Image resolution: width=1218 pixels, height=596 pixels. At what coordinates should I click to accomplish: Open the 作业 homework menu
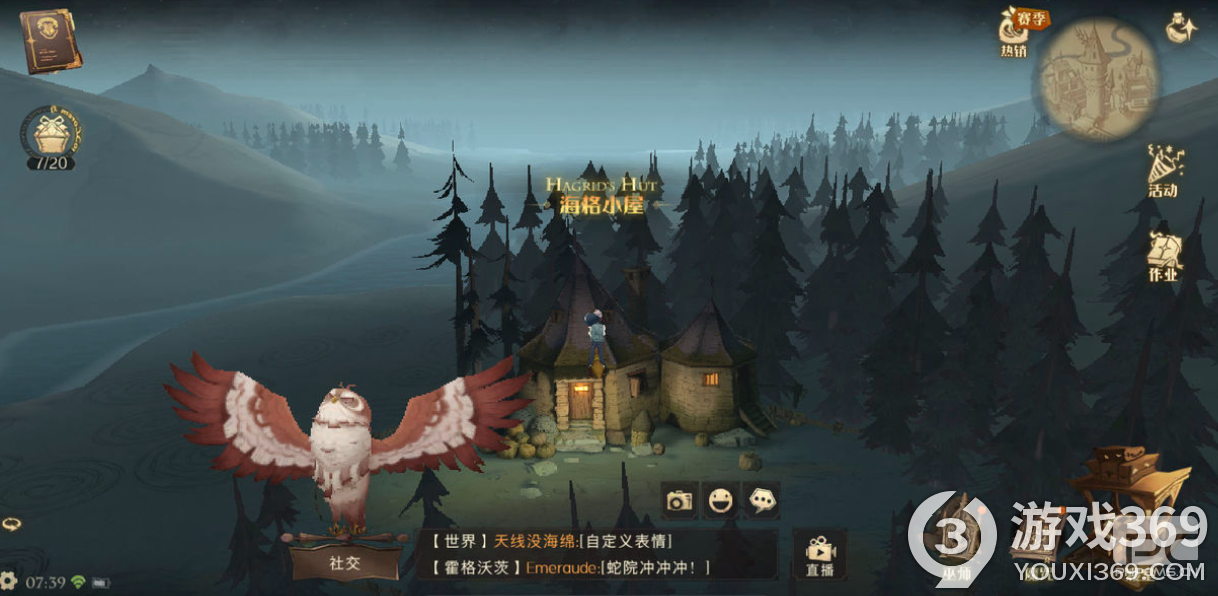pos(1164,256)
